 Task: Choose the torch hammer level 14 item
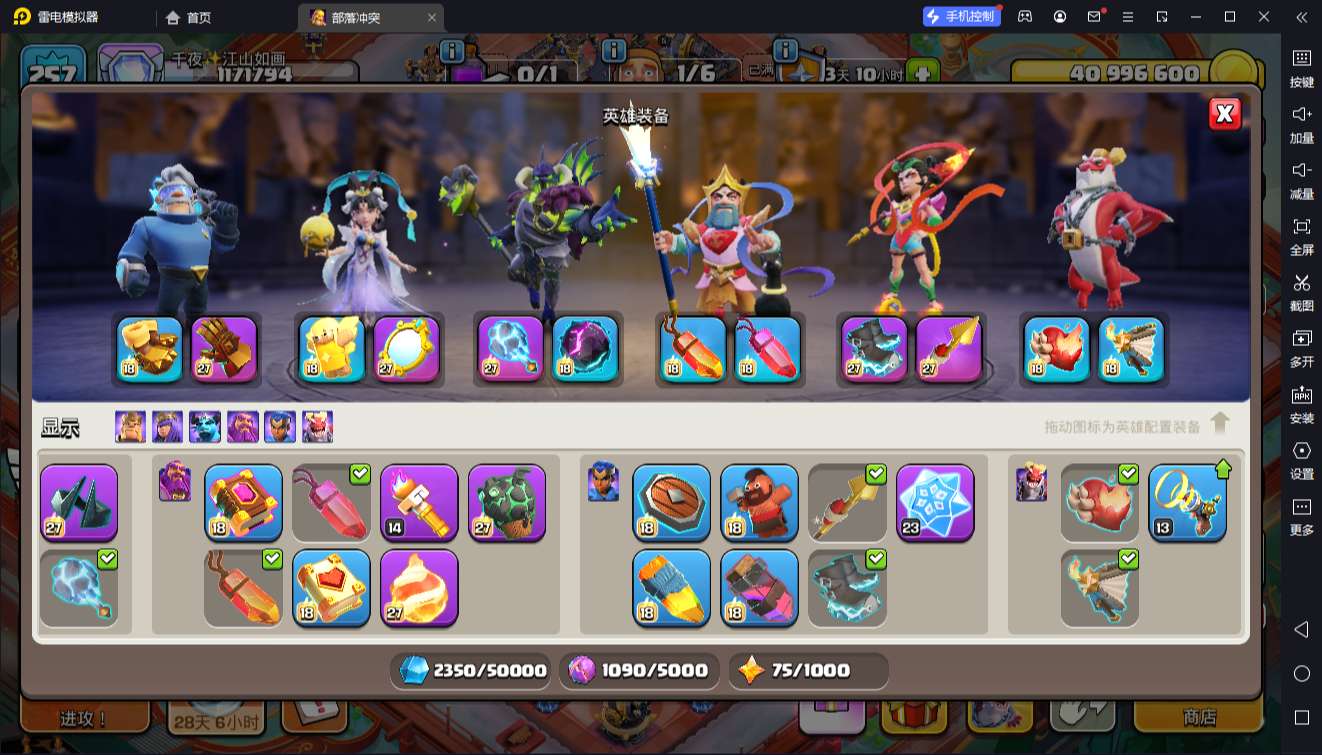419,502
